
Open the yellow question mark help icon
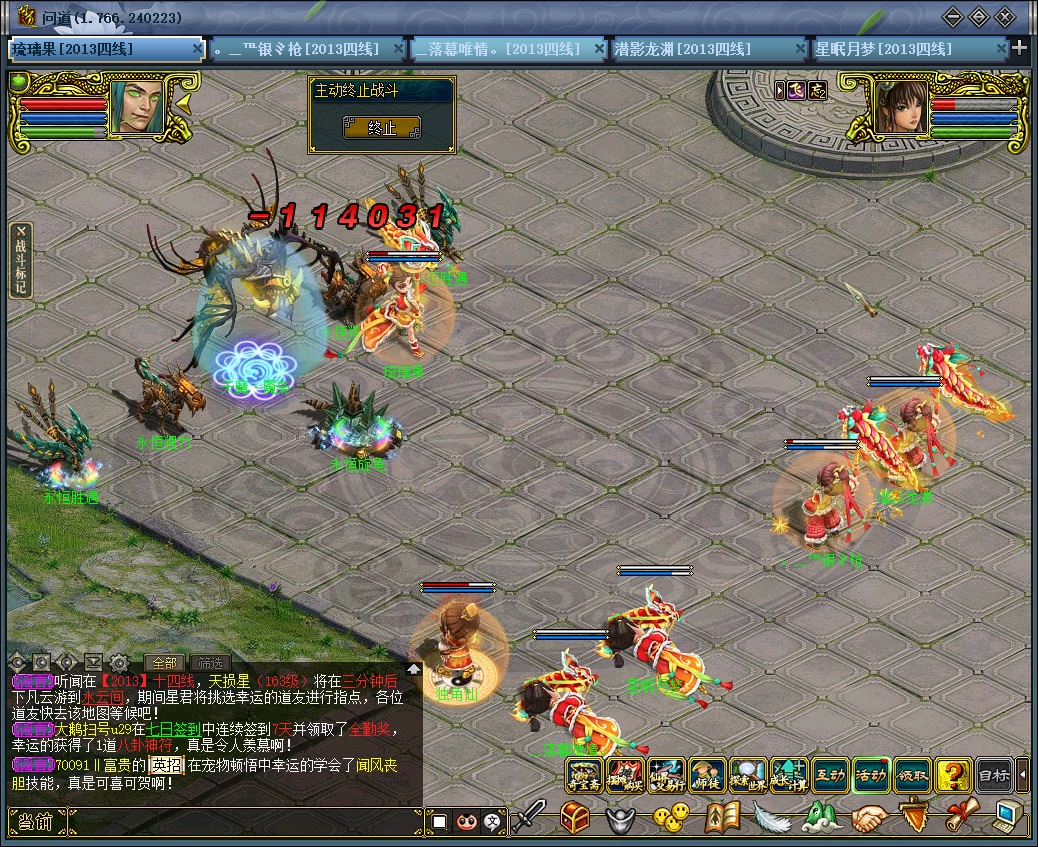952,775
